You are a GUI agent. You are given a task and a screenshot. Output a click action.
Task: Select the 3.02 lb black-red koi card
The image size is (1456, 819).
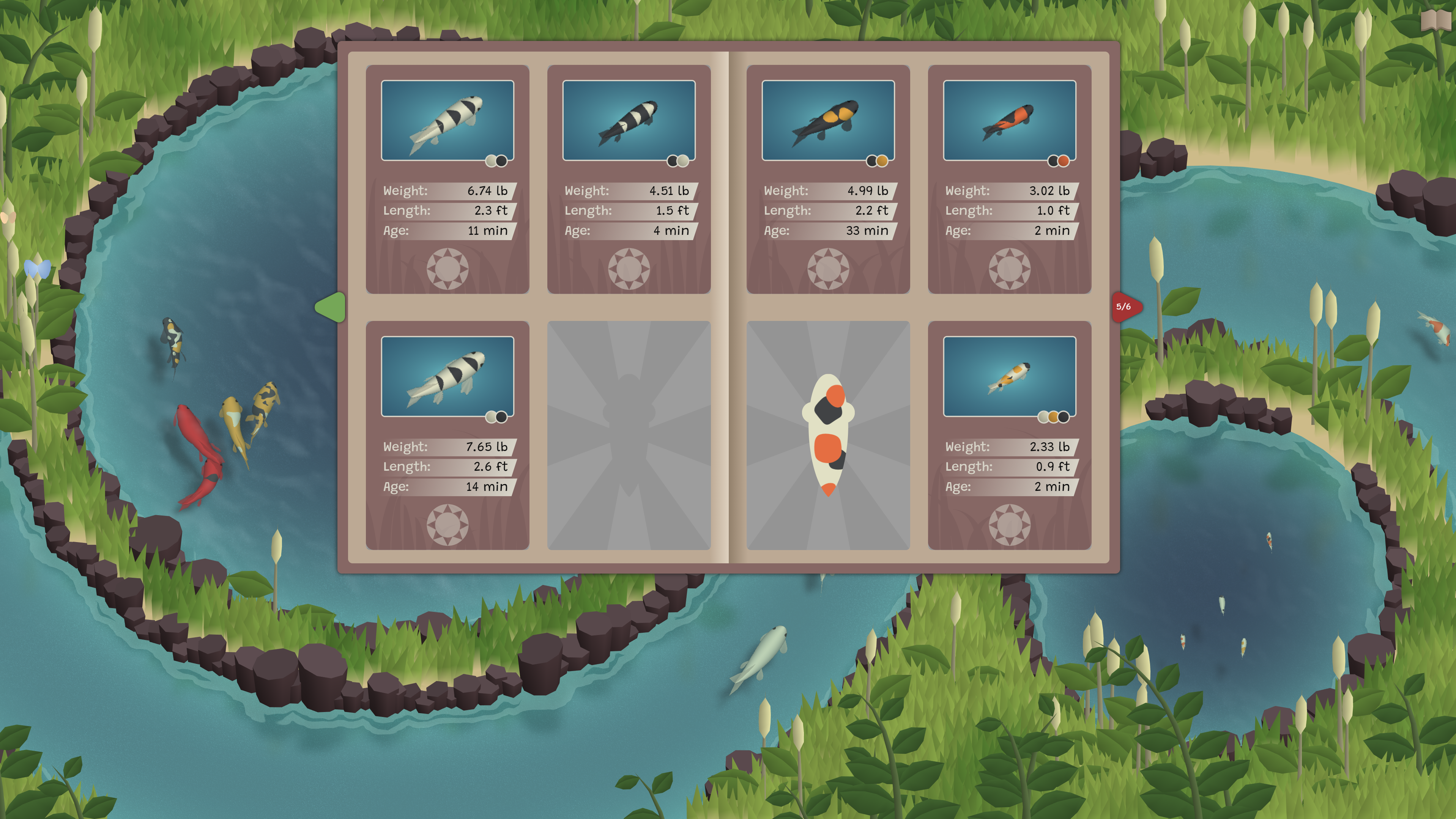(x=1009, y=179)
